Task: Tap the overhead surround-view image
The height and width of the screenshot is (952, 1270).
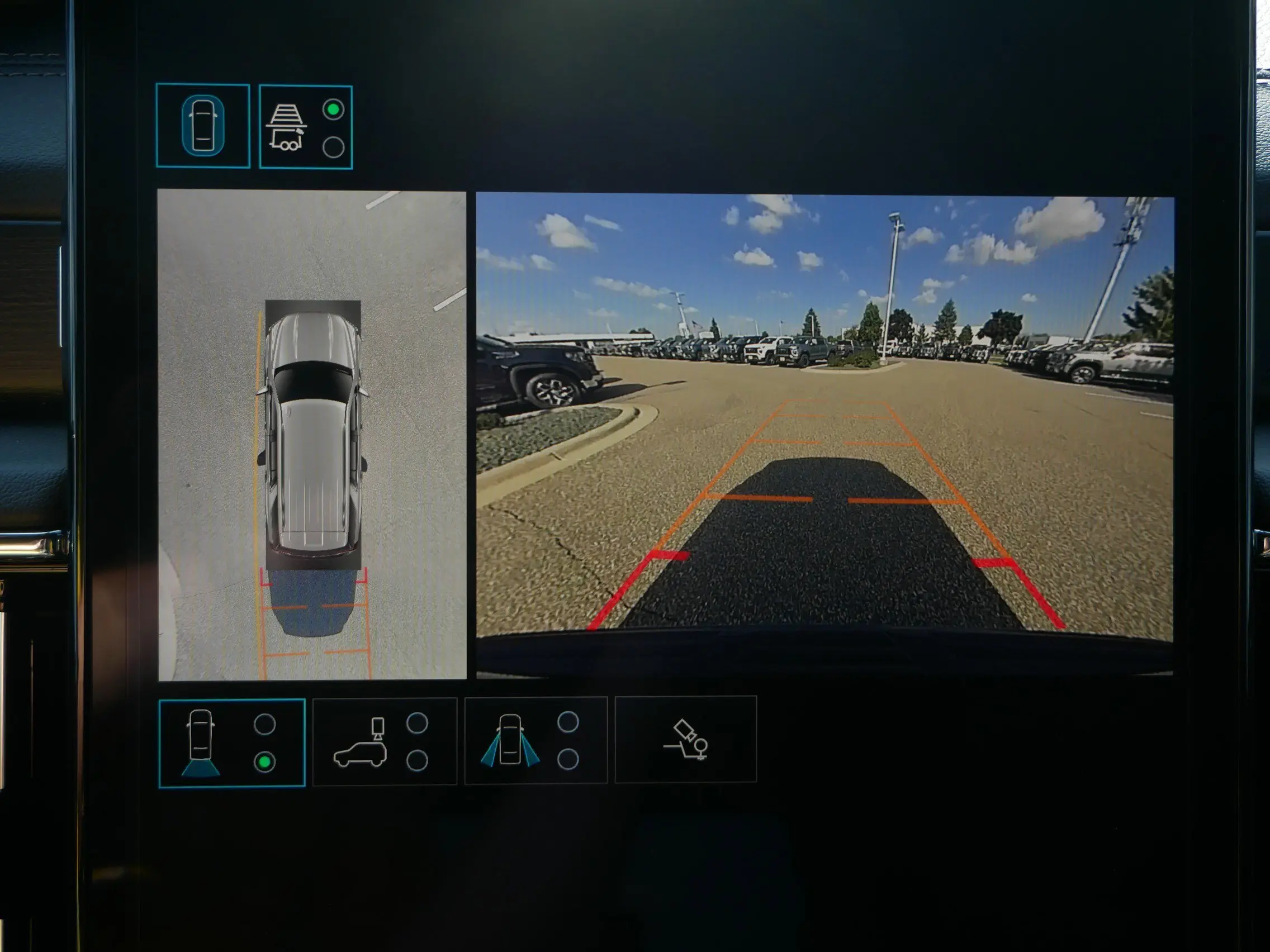Action: point(312,435)
